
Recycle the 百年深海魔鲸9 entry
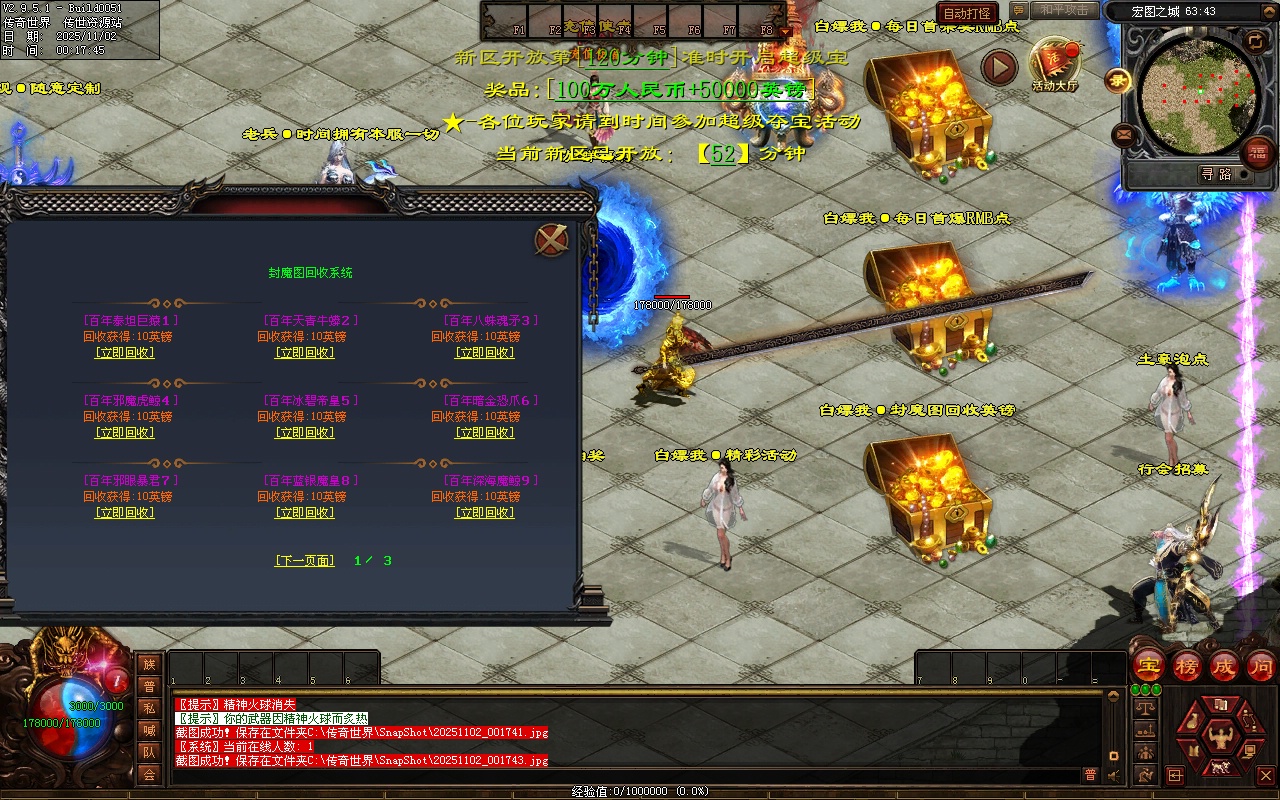[x=485, y=513]
